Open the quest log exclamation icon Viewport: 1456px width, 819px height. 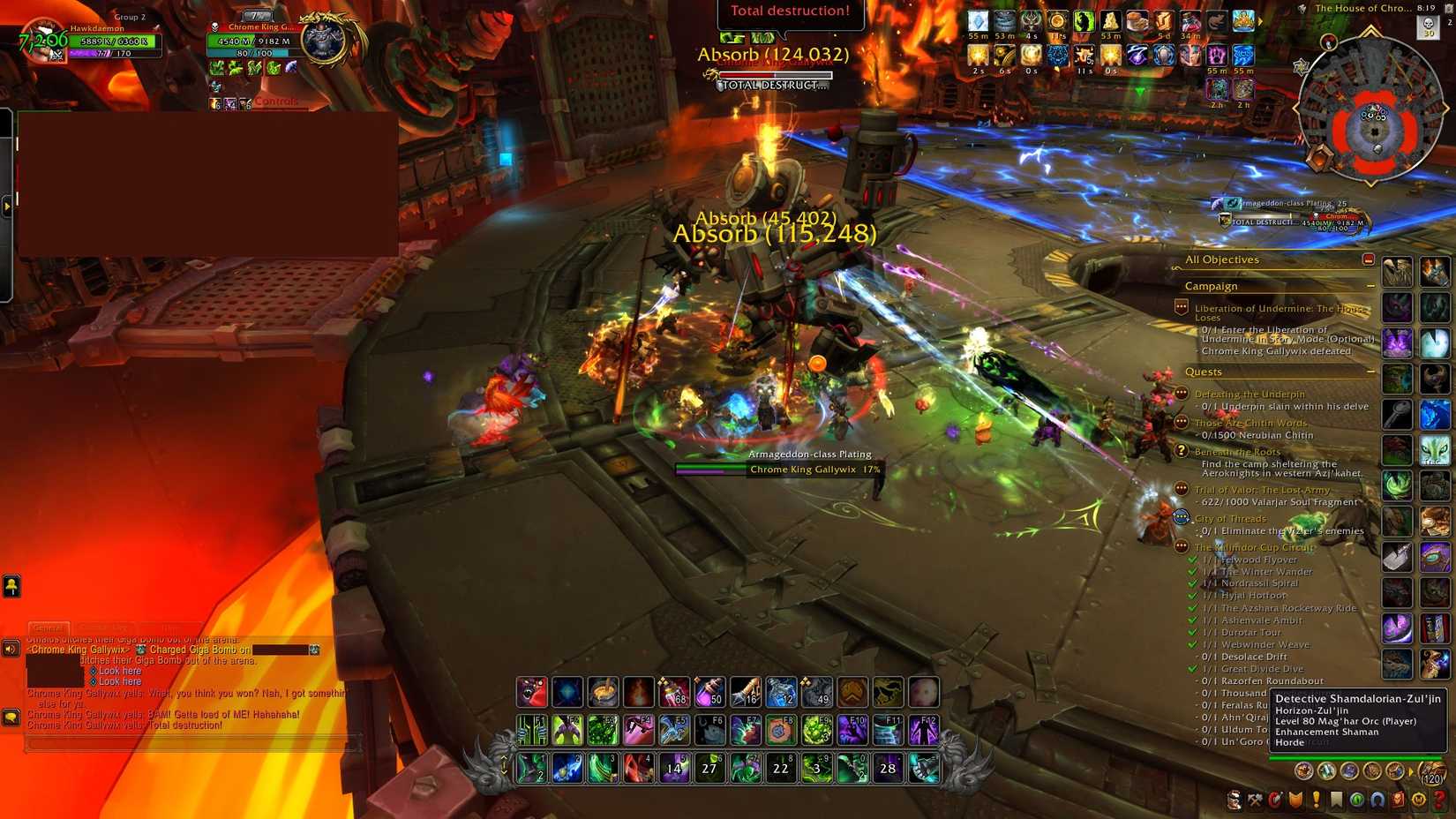[1315, 800]
